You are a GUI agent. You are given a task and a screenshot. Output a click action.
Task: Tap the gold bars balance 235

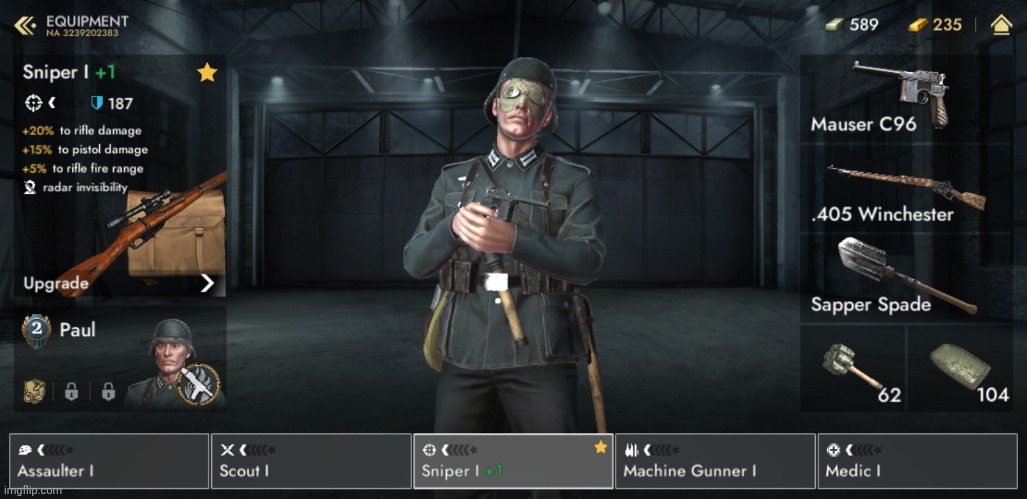point(936,24)
